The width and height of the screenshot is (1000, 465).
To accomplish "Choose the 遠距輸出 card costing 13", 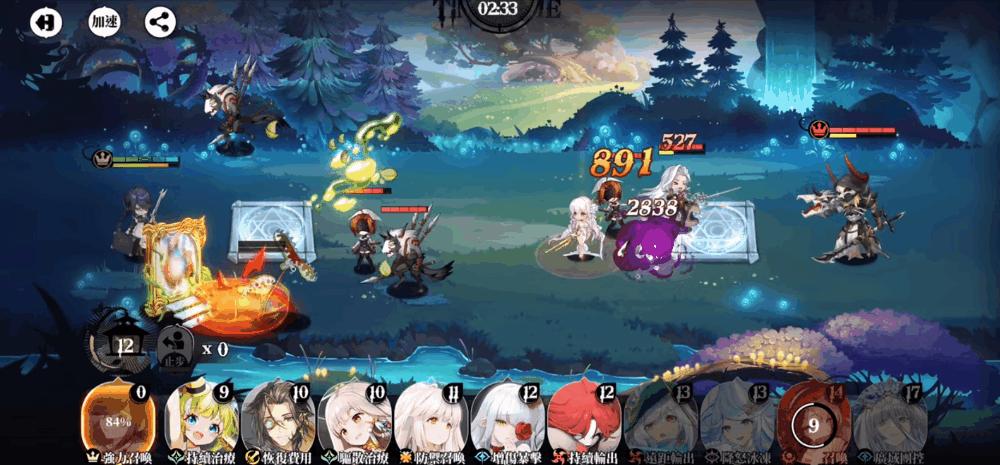I will tap(659, 417).
